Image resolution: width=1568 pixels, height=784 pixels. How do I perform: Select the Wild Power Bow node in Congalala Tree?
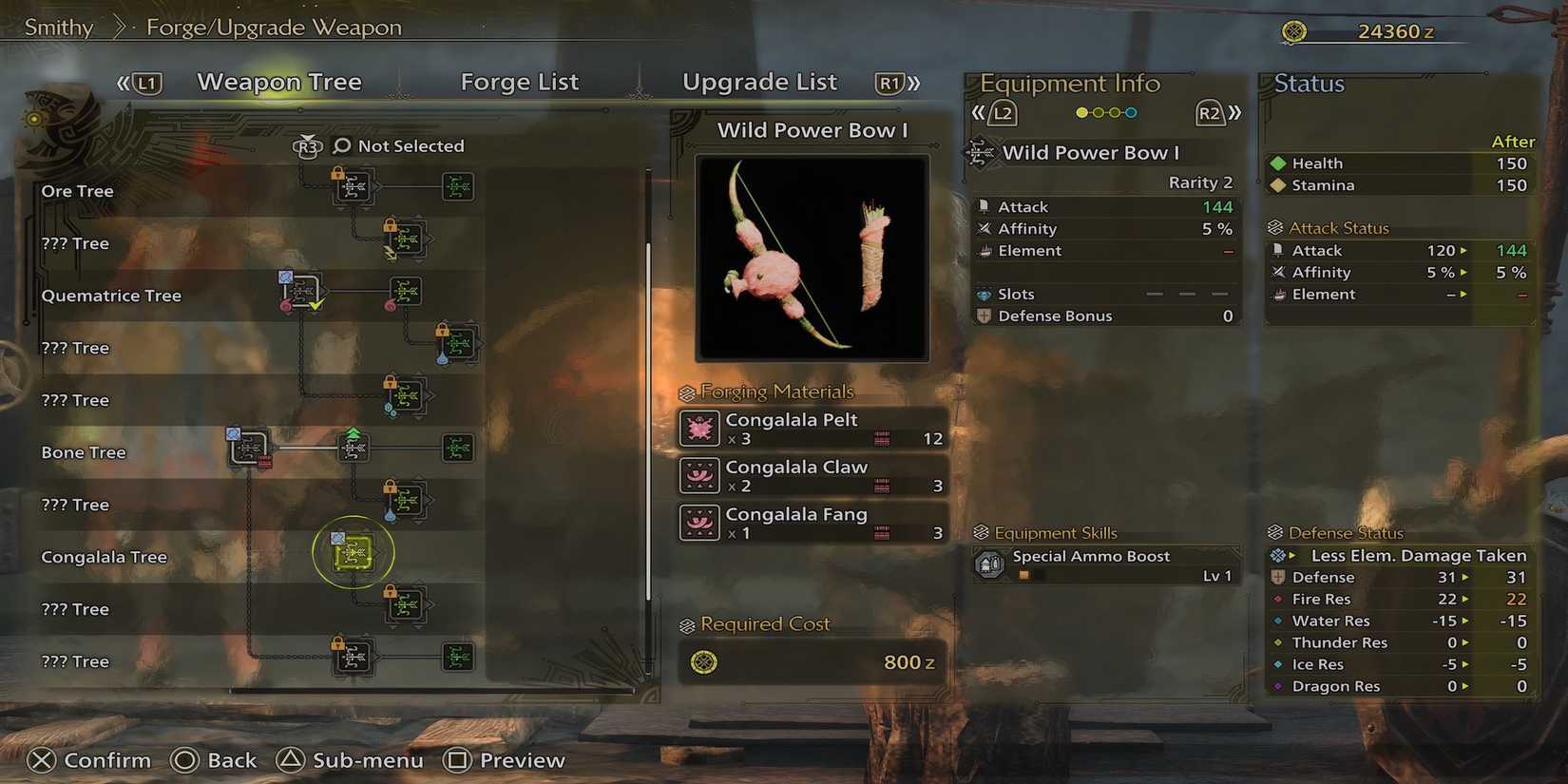click(353, 553)
